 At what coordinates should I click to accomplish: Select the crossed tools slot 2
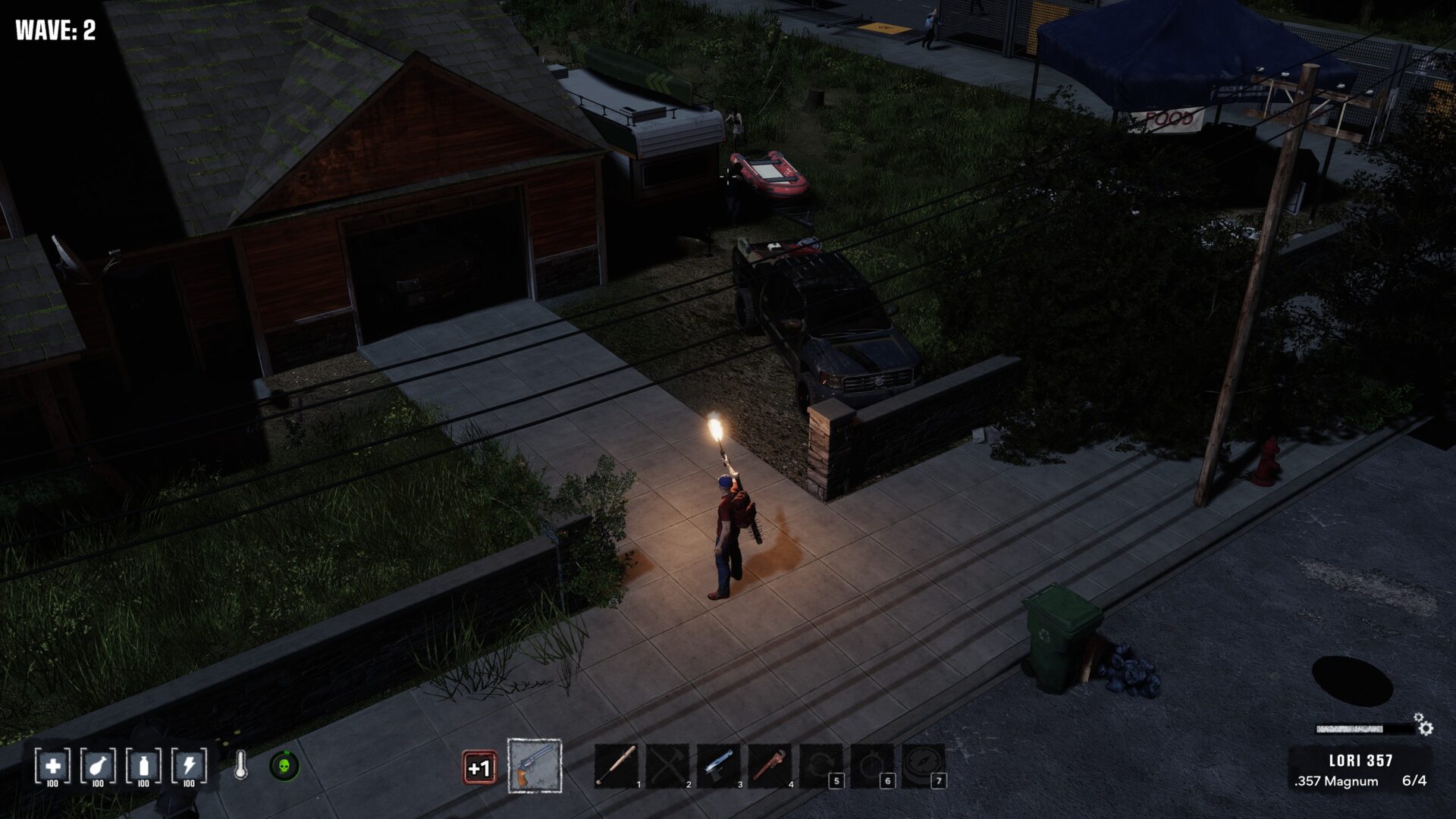(x=668, y=766)
